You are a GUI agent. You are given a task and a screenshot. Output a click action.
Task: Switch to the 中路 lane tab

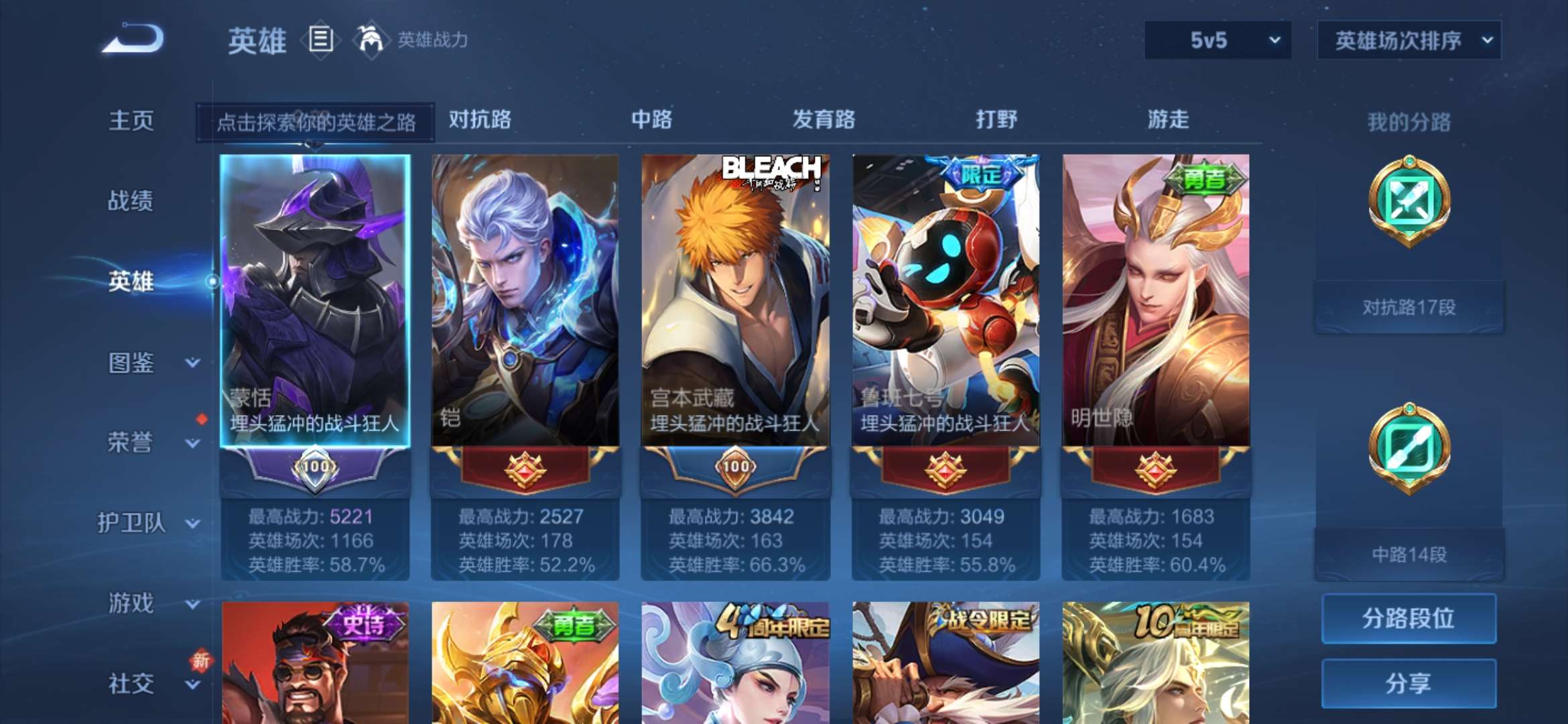651,121
